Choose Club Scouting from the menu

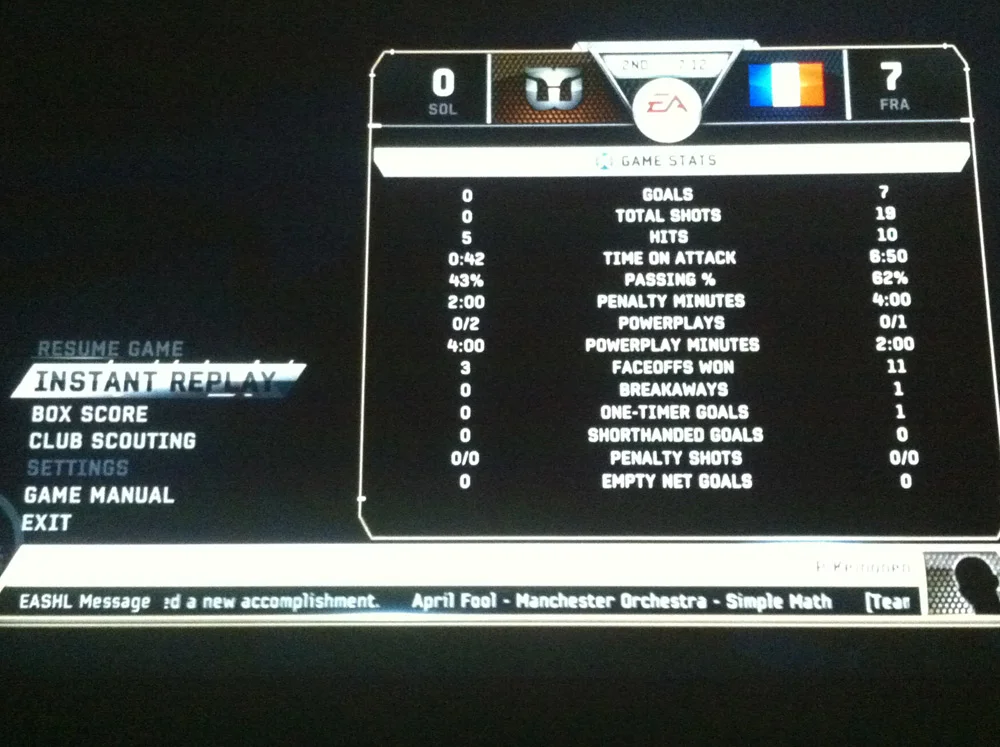(112, 441)
